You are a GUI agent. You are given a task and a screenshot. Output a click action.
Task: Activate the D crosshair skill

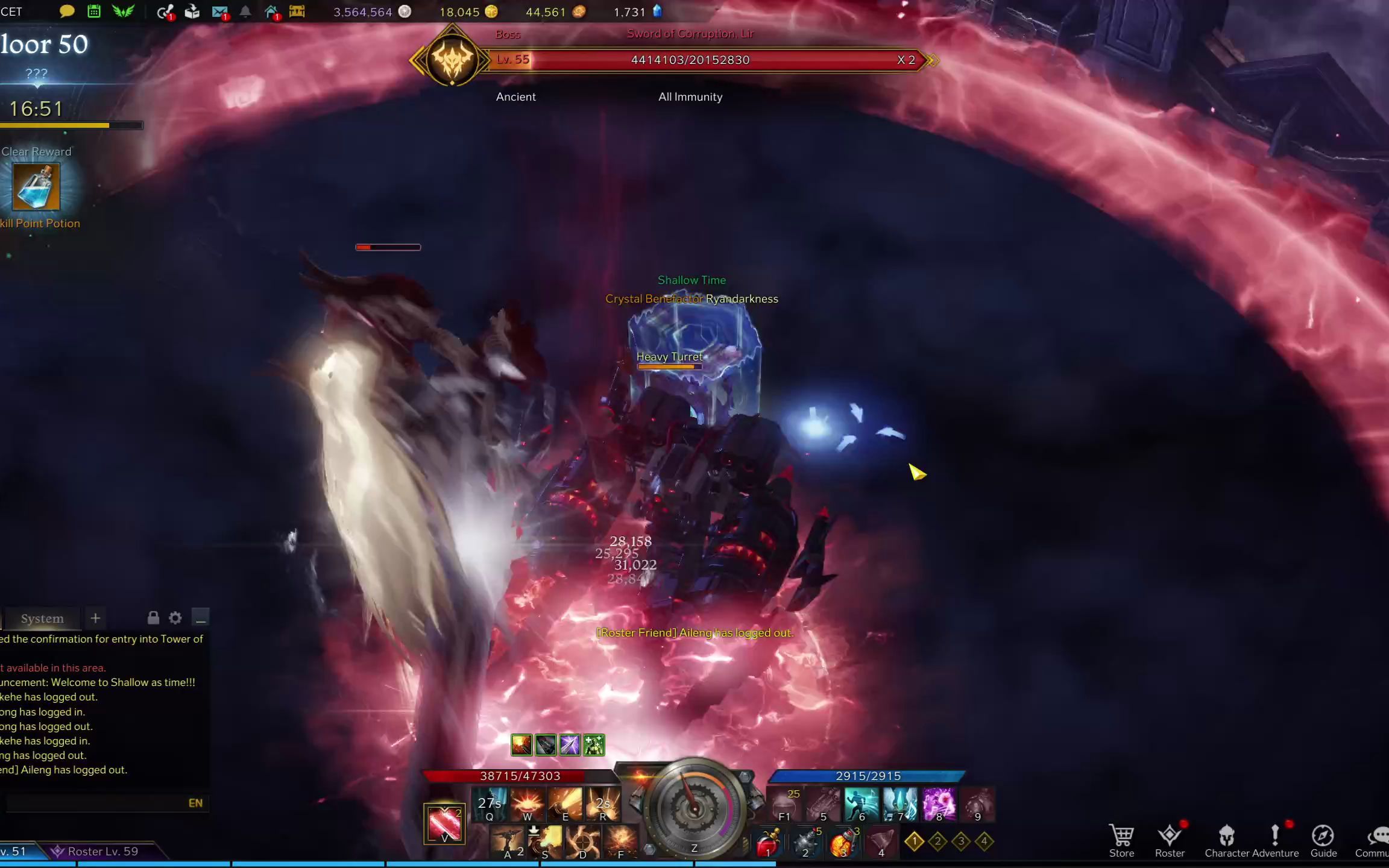tap(582, 841)
